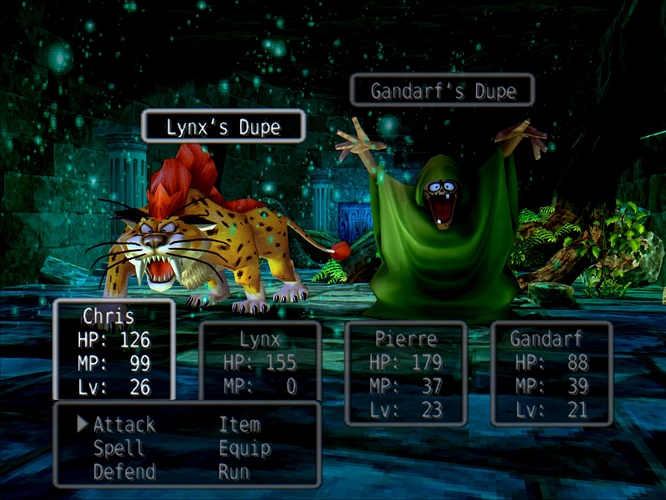Image resolution: width=666 pixels, height=500 pixels.
Task: Open the Item command
Action: click(239, 425)
